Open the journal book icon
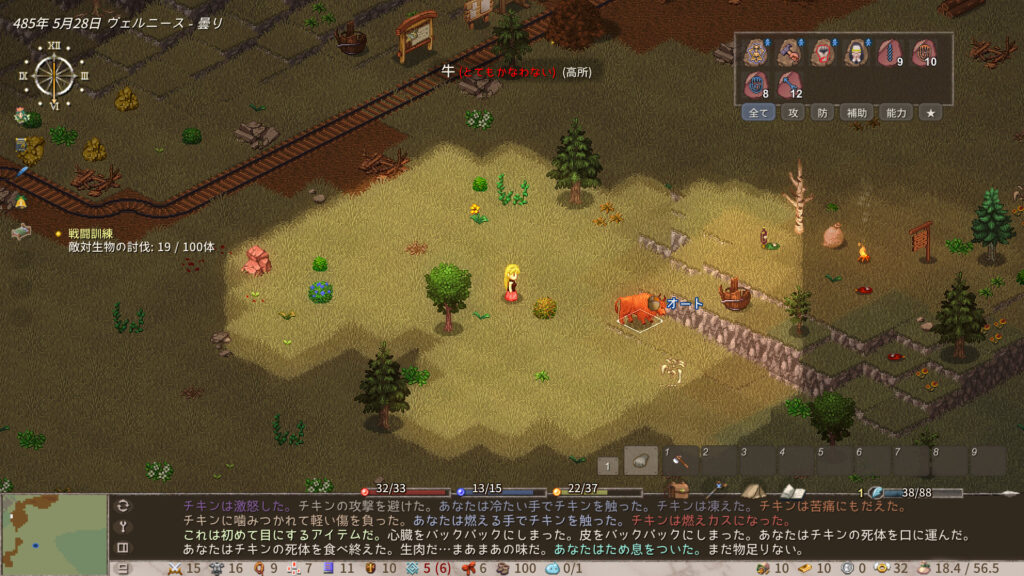 coord(792,491)
